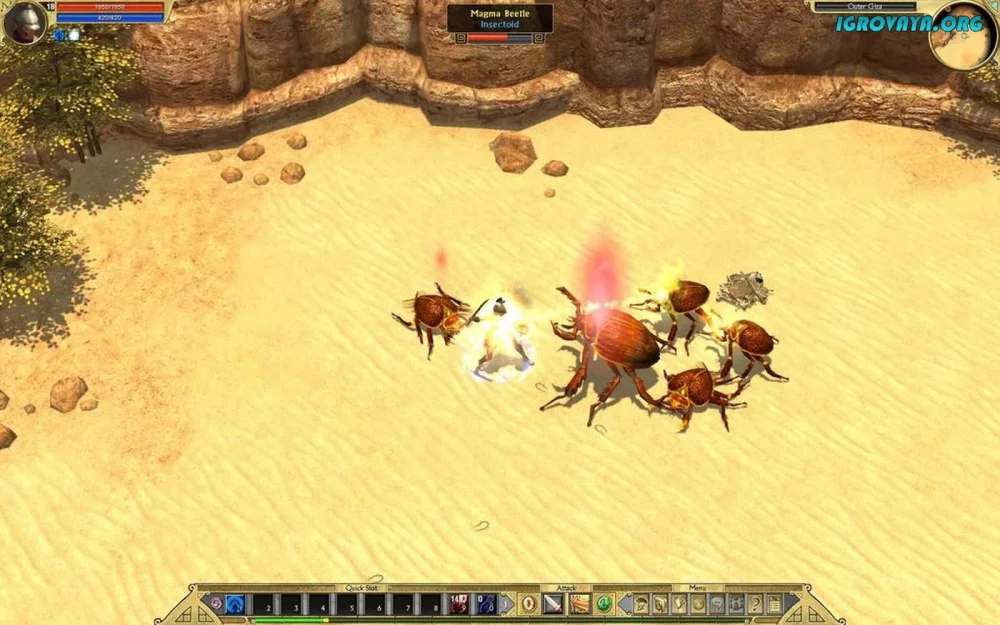Viewport: 1000px width, 625px height.
Task: Choose the orange secondary attack skill icon
Action: (x=579, y=603)
